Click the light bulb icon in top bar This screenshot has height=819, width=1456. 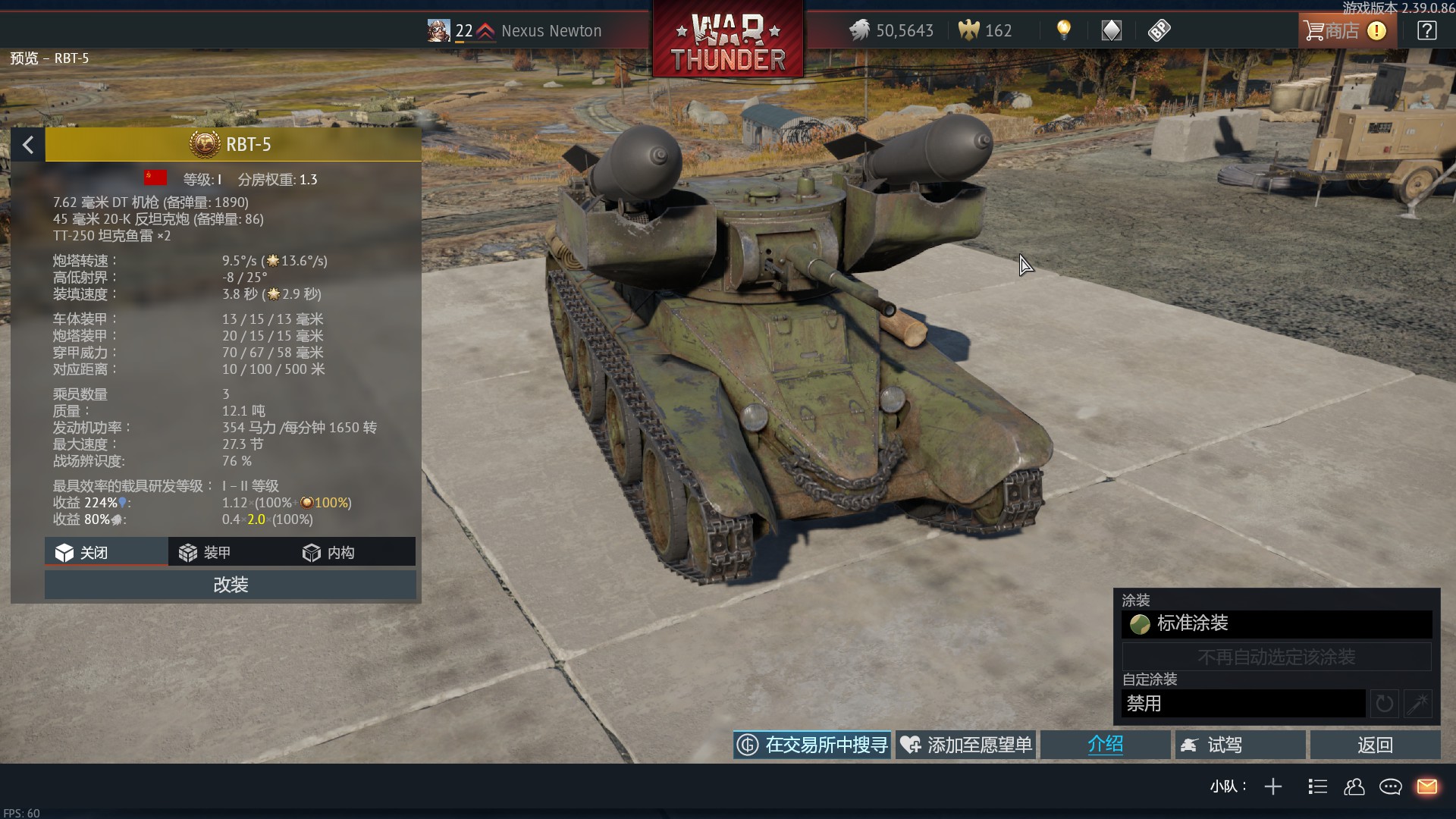click(1064, 30)
